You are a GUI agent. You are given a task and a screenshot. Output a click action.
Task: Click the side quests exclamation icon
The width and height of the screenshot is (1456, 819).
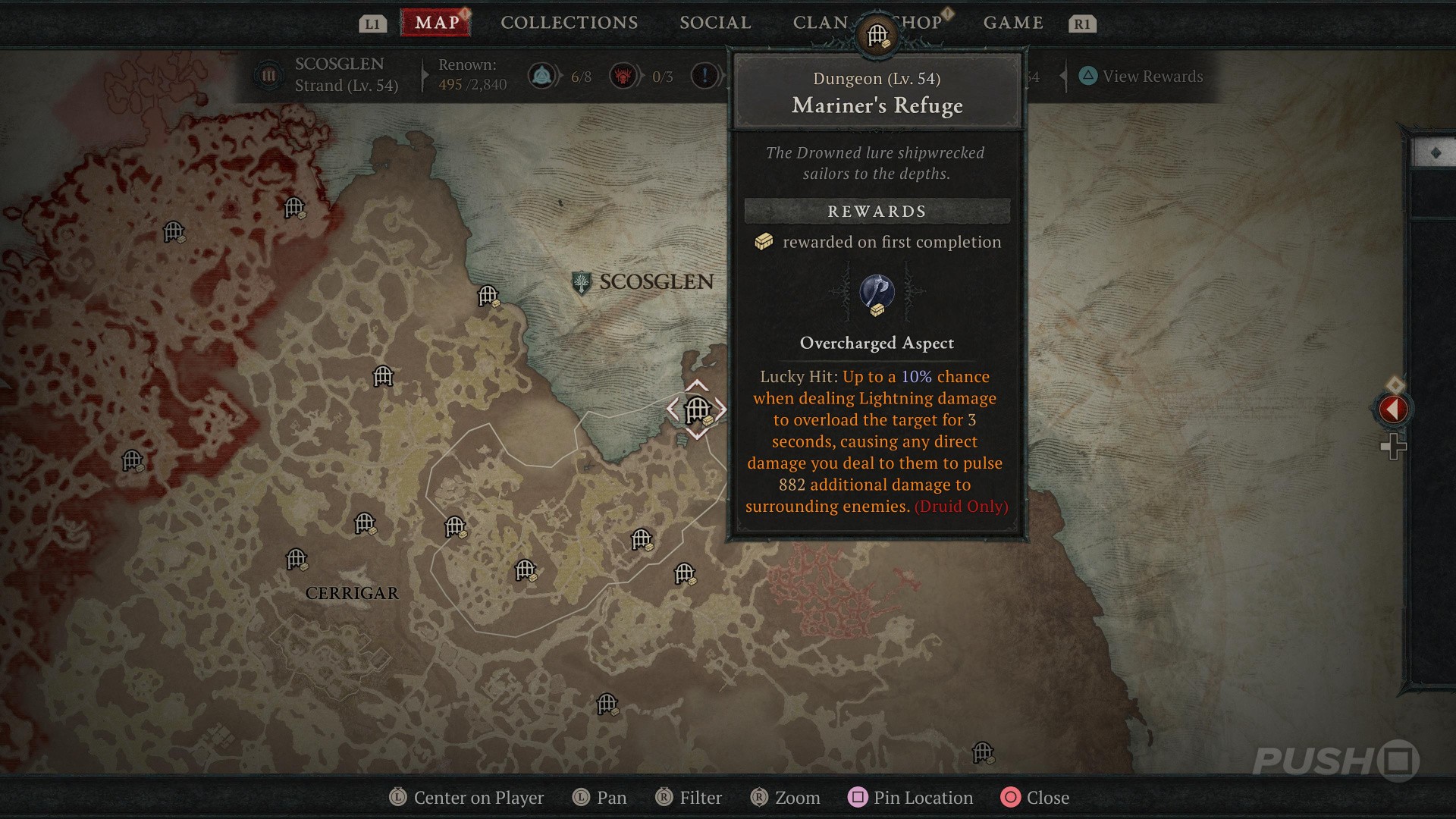point(704,76)
